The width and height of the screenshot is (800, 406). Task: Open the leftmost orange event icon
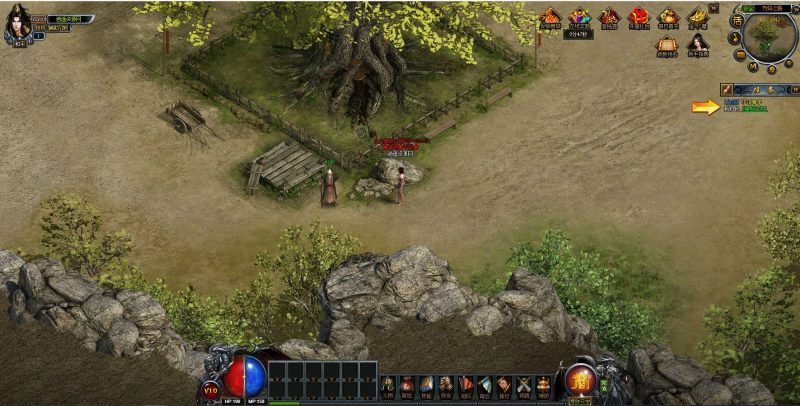pyautogui.click(x=550, y=17)
